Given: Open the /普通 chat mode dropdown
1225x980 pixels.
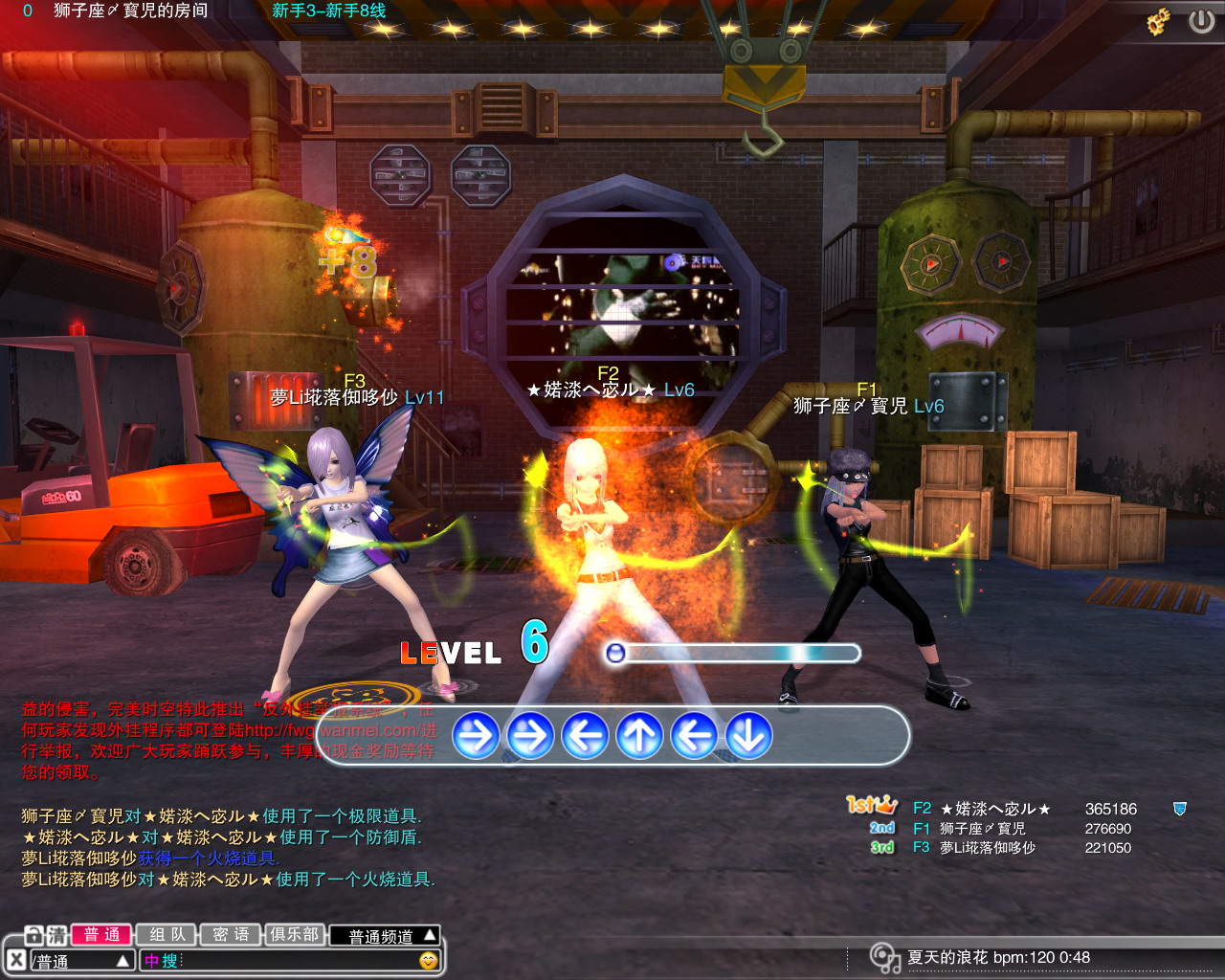Looking at the screenshot, I should point(81,961).
